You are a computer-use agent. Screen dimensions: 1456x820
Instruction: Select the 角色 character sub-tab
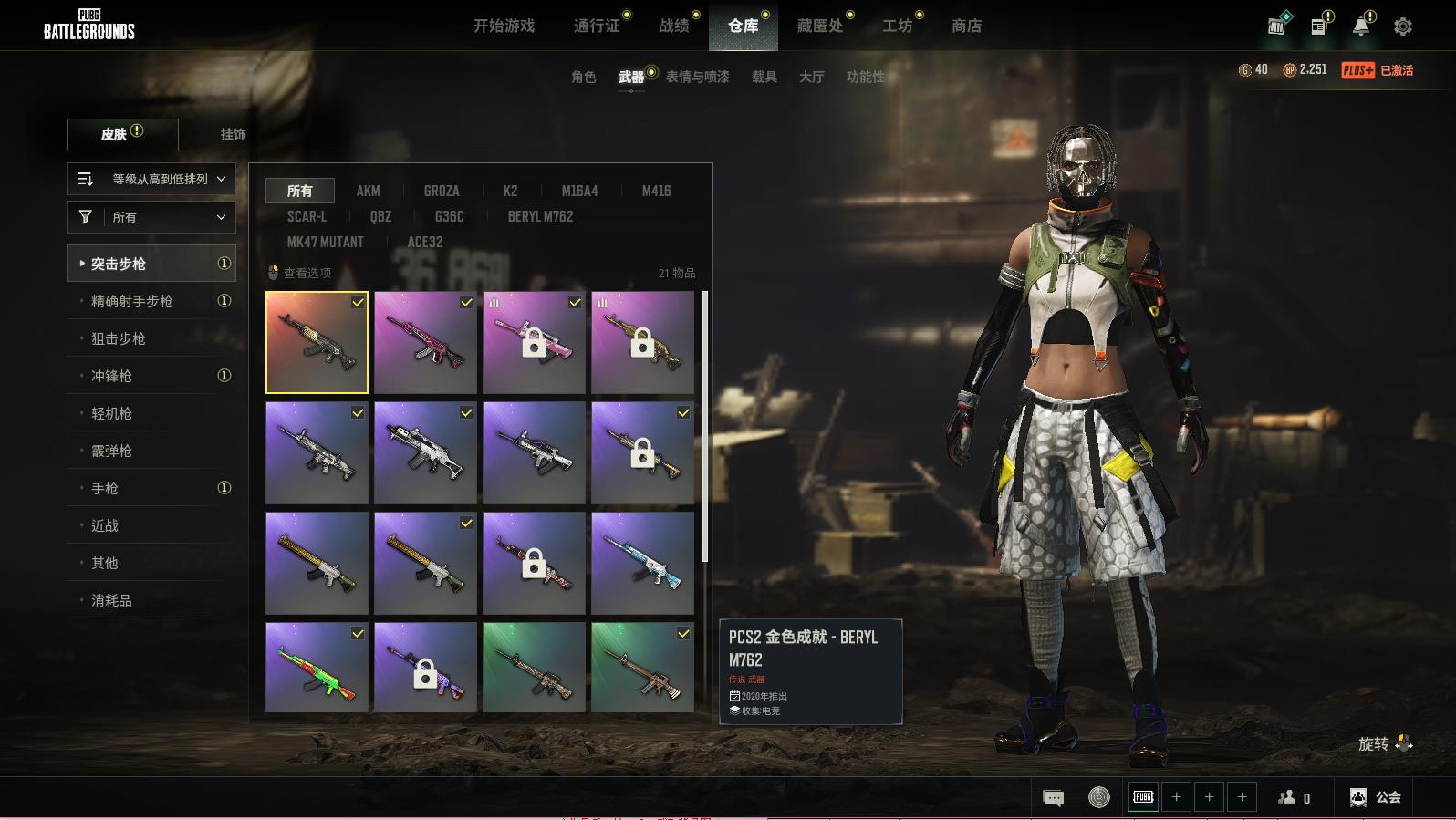583,77
